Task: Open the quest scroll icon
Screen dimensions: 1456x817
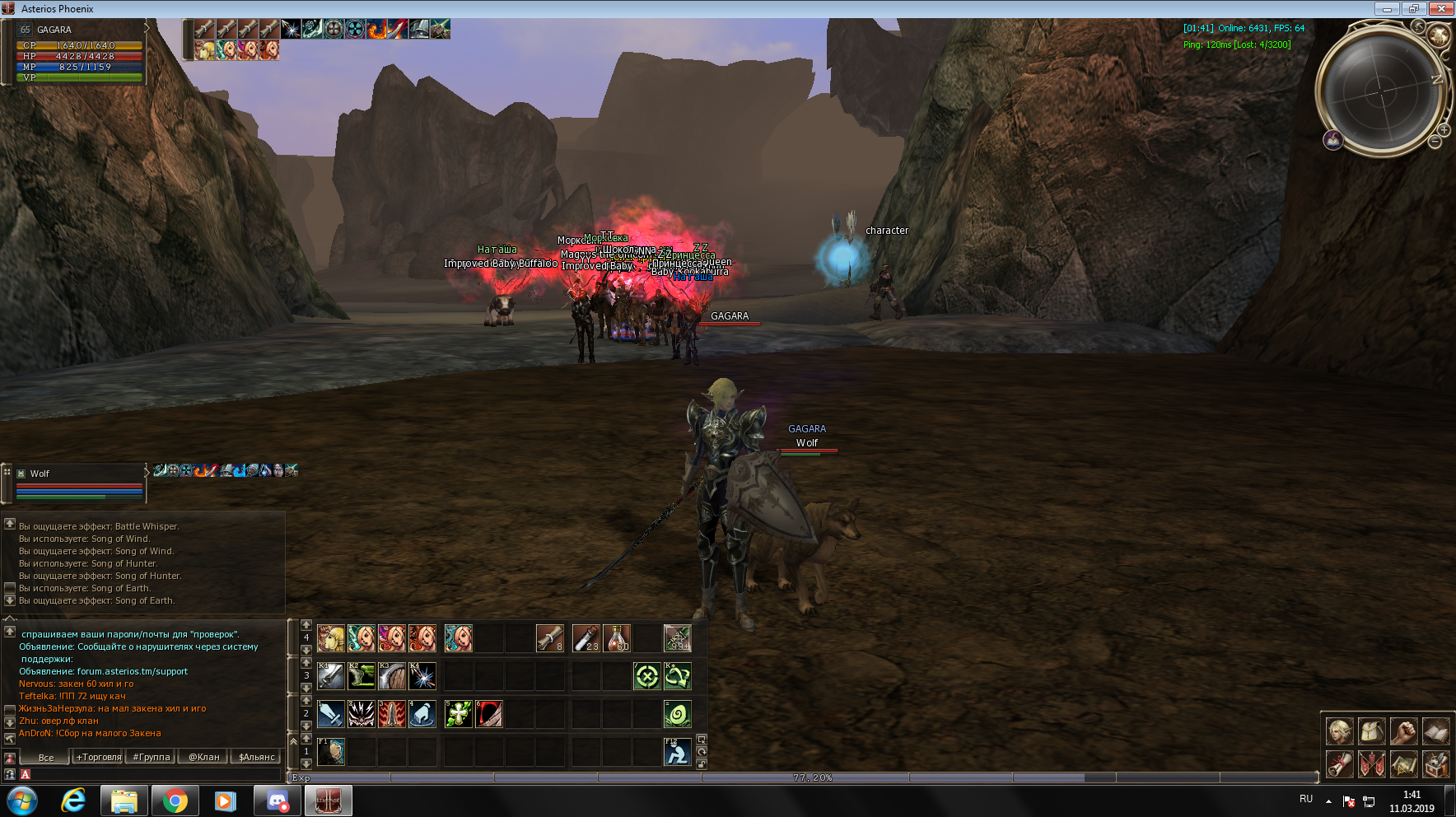Action: coord(1340,764)
